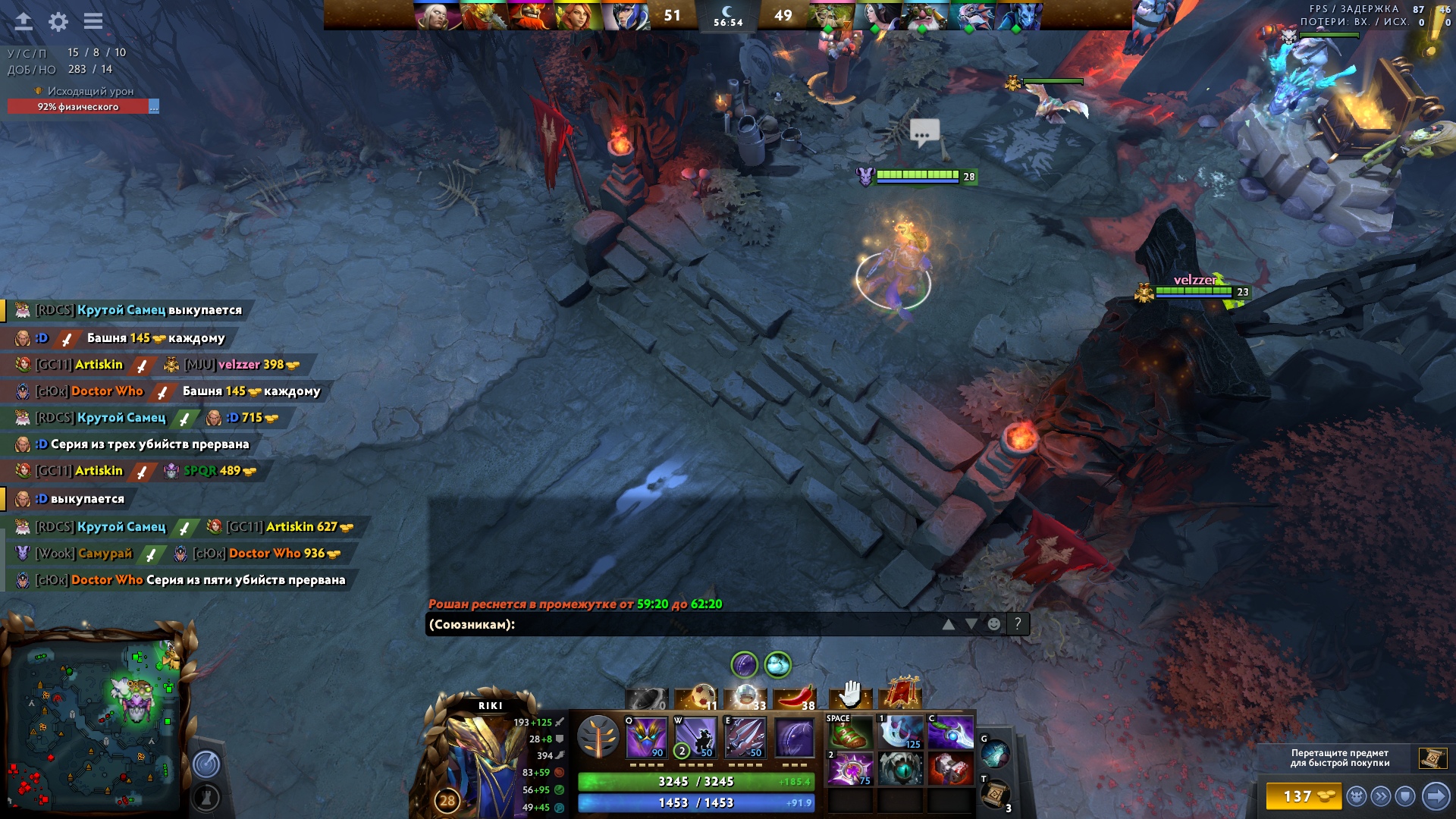Screen dimensions: 1456x819
Task: Expand the outgoing damage breakdown panel
Action: pos(154,107)
